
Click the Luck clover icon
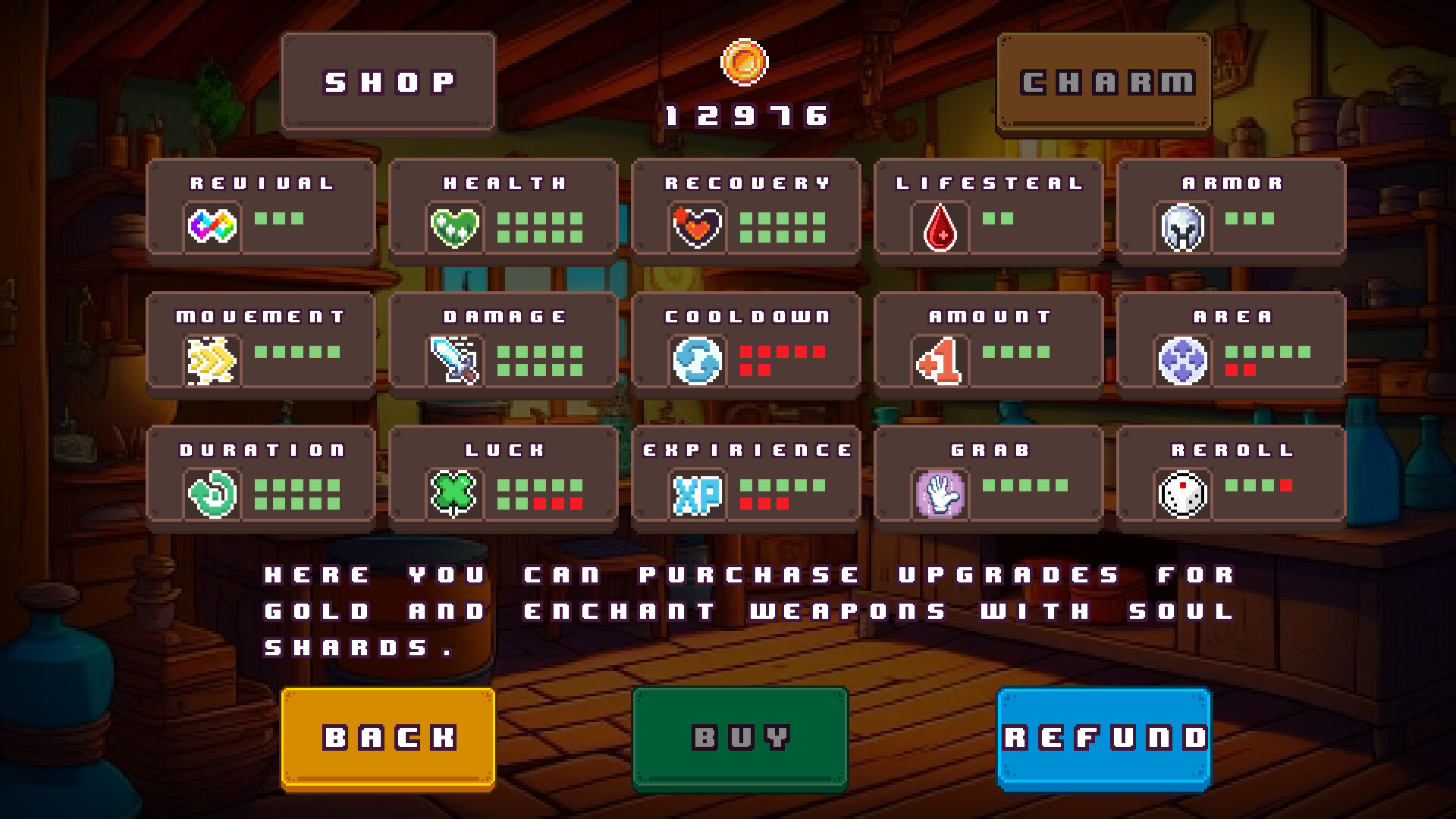click(x=456, y=493)
